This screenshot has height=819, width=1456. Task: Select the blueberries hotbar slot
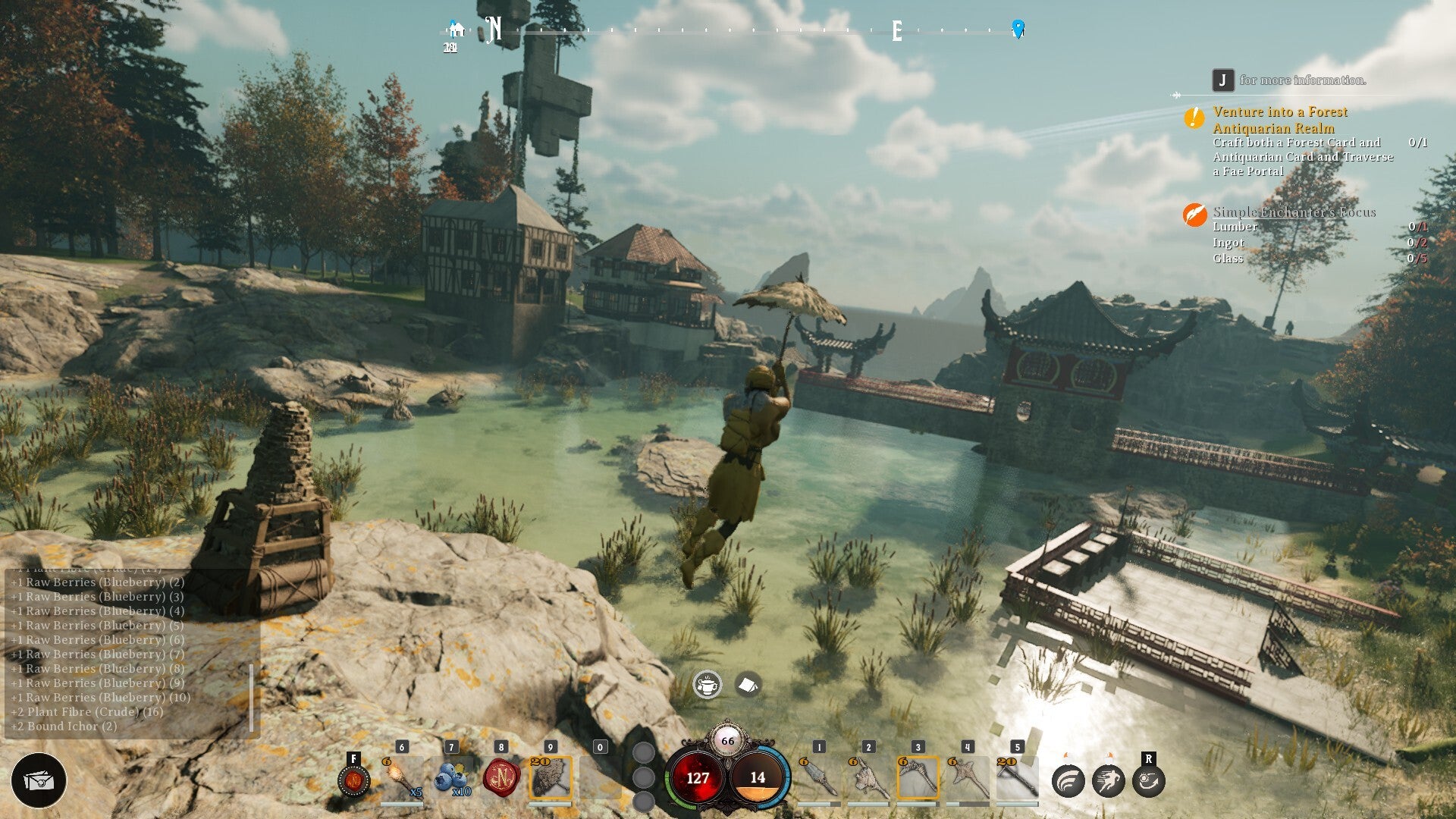[x=452, y=778]
